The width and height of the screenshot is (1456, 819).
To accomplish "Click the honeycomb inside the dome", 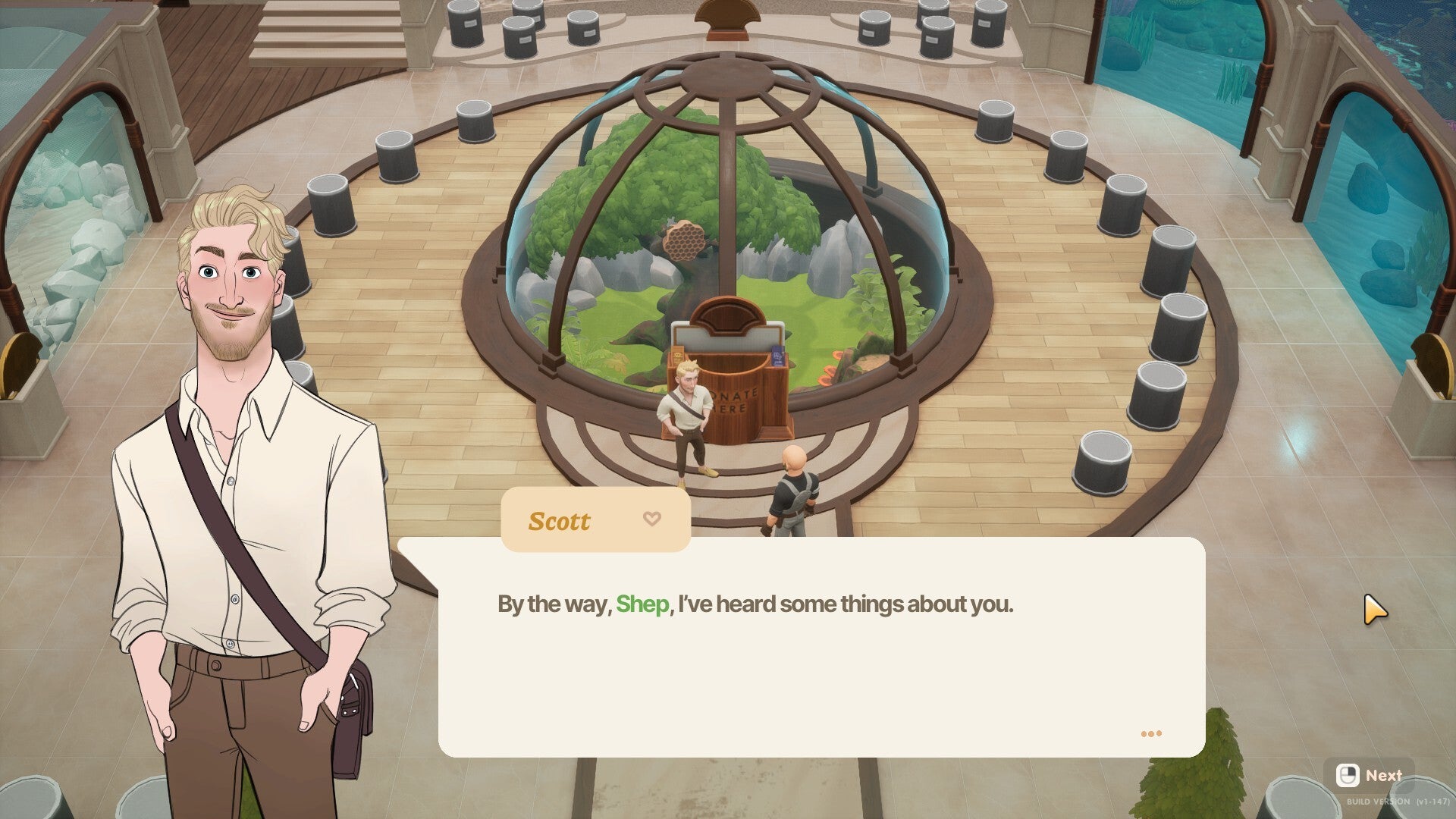I will coord(685,242).
